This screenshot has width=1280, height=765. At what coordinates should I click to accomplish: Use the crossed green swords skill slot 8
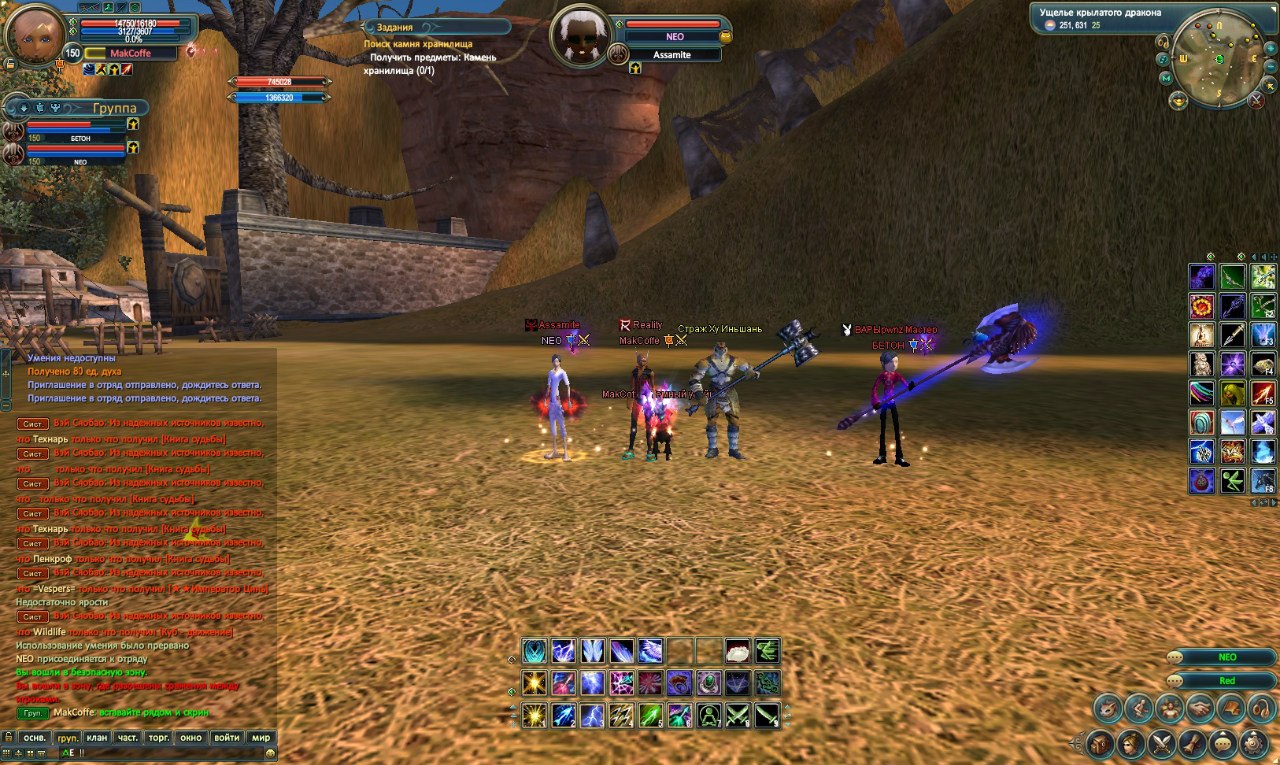click(738, 716)
